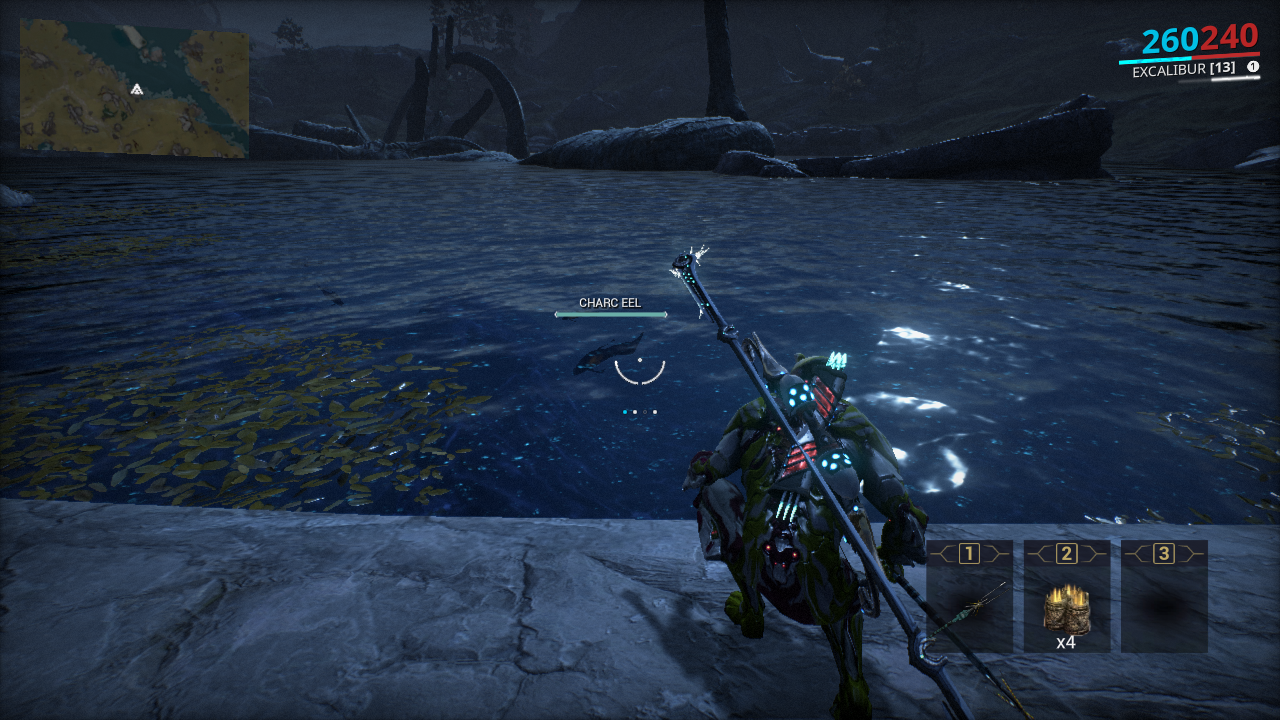Image resolution: width=1280 pixels, height=720 pixels.
Task: Open the minimap of the shoreline
Action: [134, 89]
